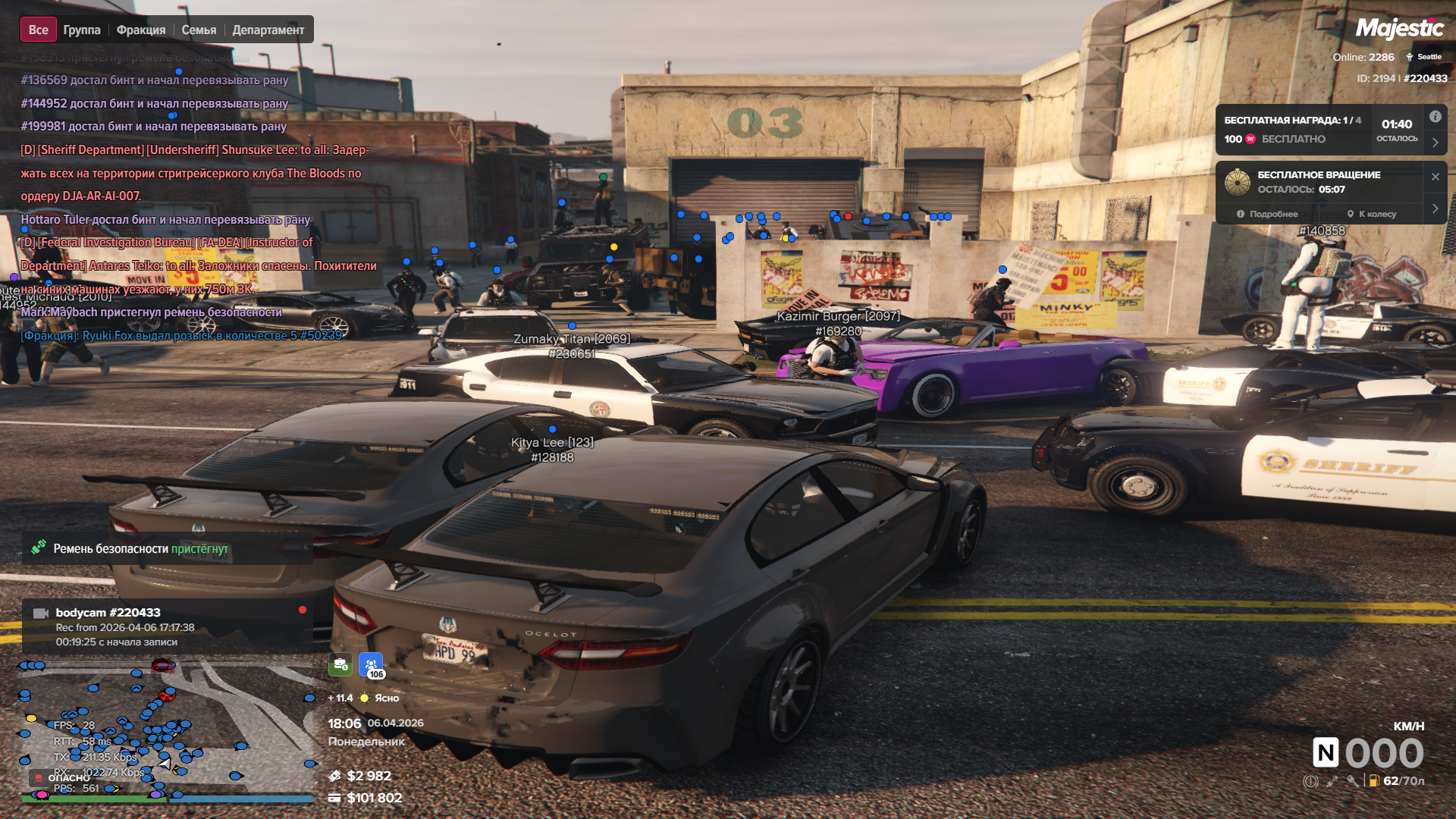Expand the free reward panel arrow

(1436, 142)
